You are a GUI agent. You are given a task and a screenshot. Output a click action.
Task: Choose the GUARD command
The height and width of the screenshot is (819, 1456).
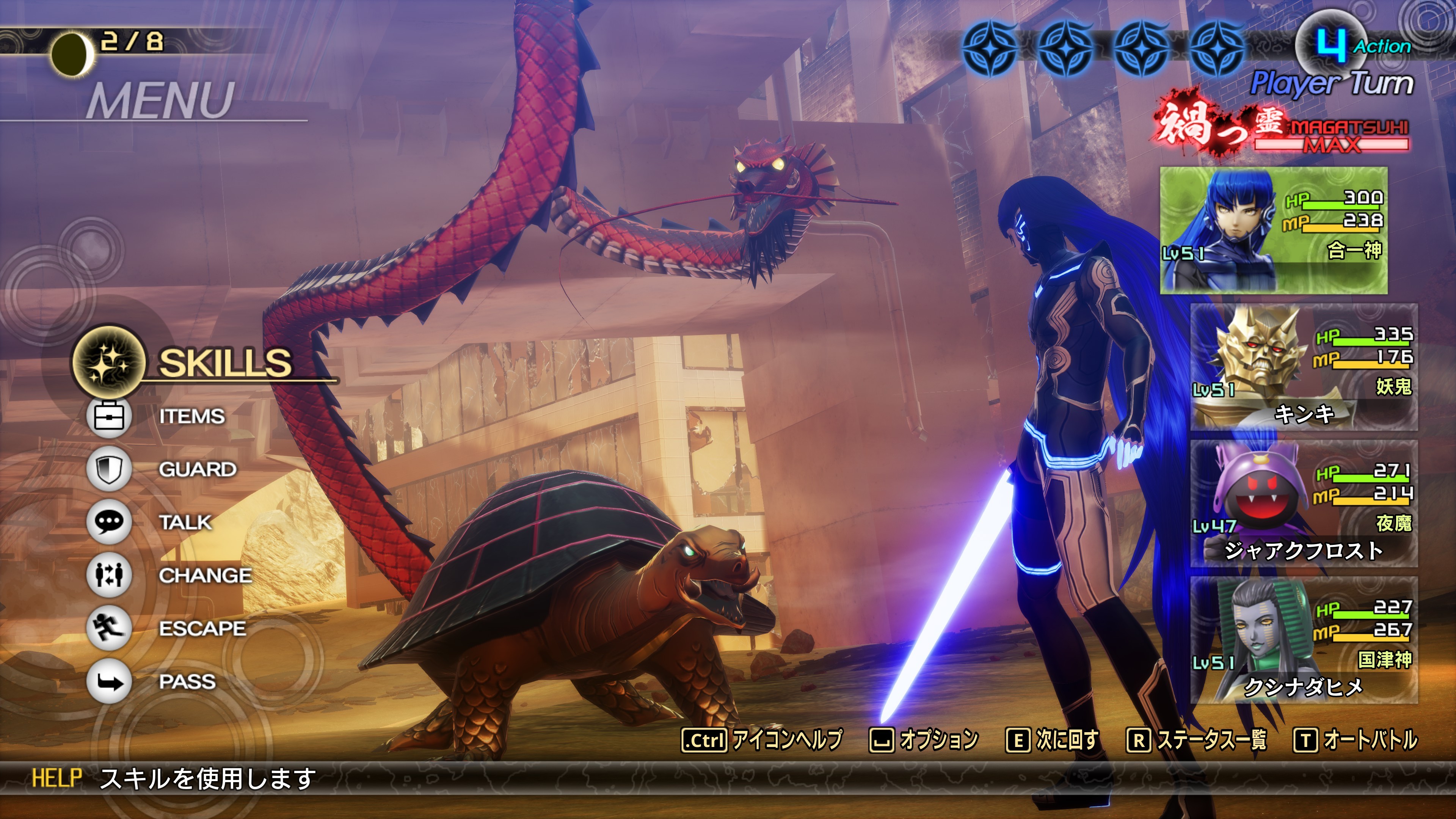tap(197, 469)
